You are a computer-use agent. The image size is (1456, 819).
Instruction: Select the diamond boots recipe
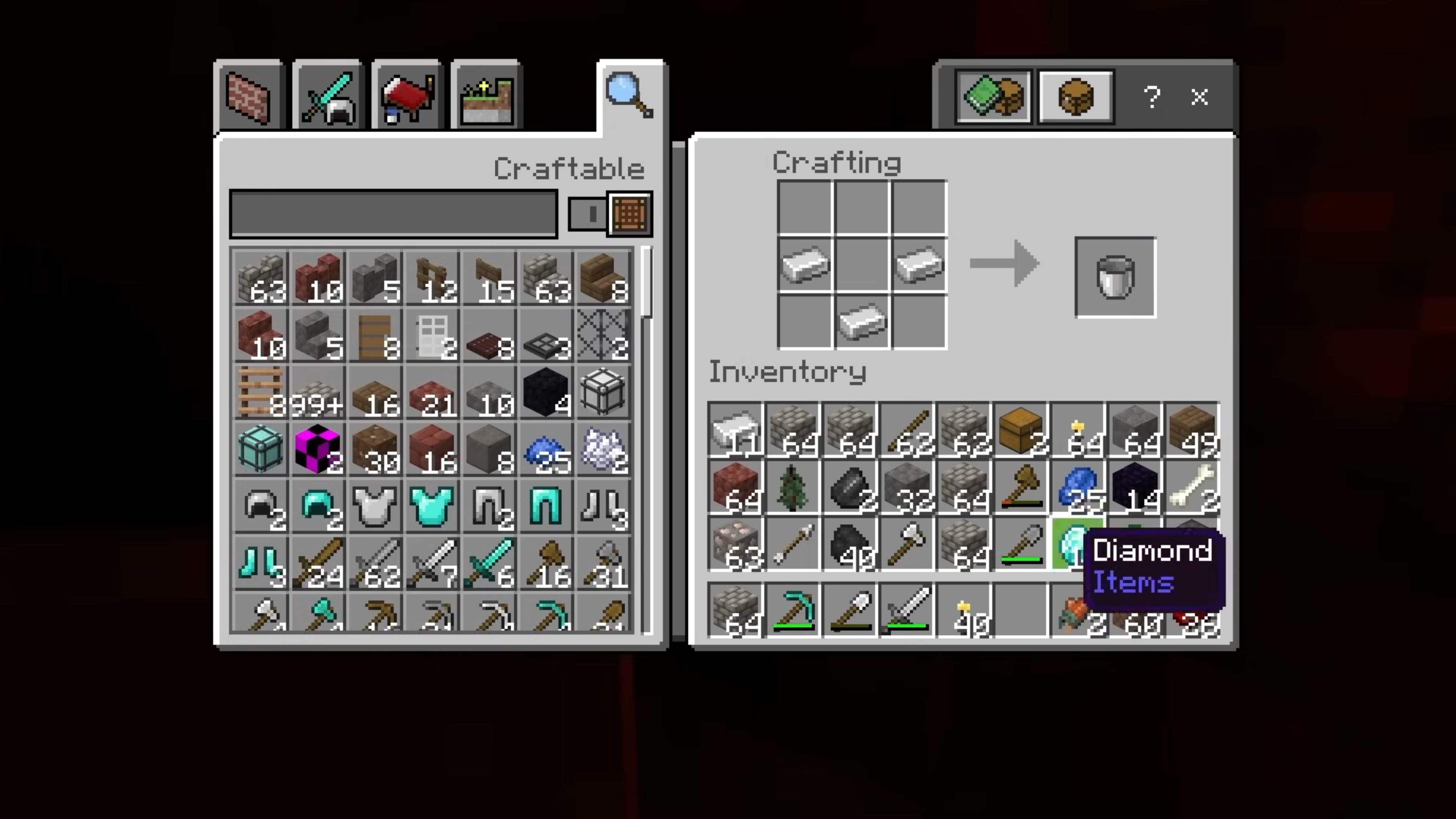pos(261,562)
